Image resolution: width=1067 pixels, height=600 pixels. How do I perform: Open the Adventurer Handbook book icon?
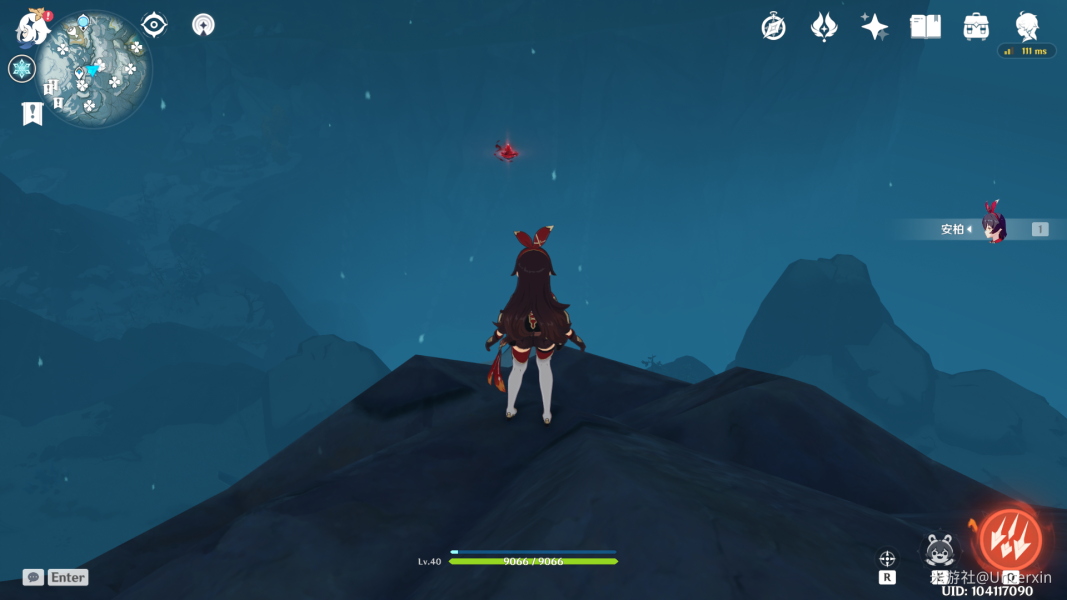(x=926, y=27)
